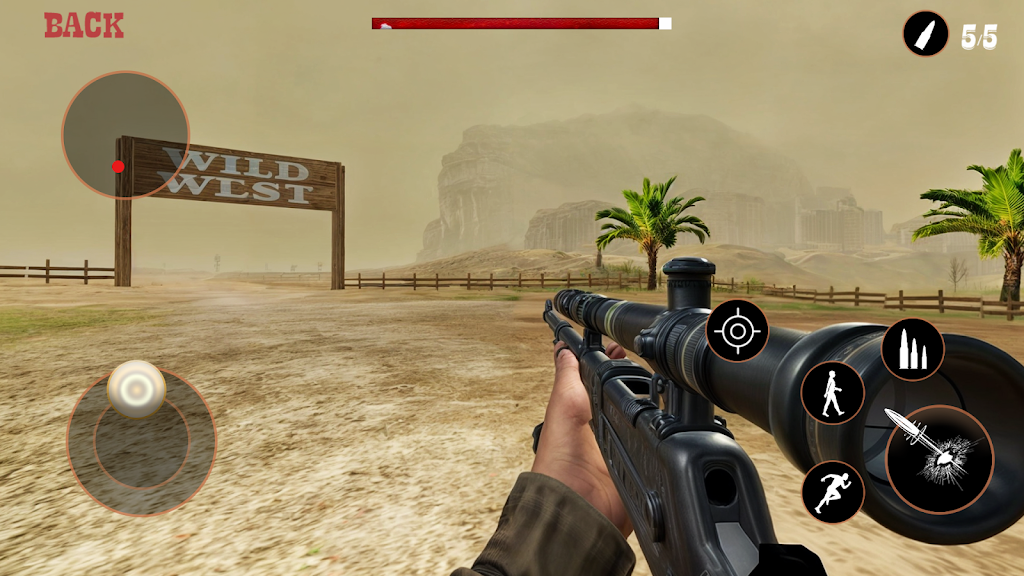Image resolution: width=1024 pixels, height=576 pixels.
Task: Go back using the BACK button
Action: 84,26
